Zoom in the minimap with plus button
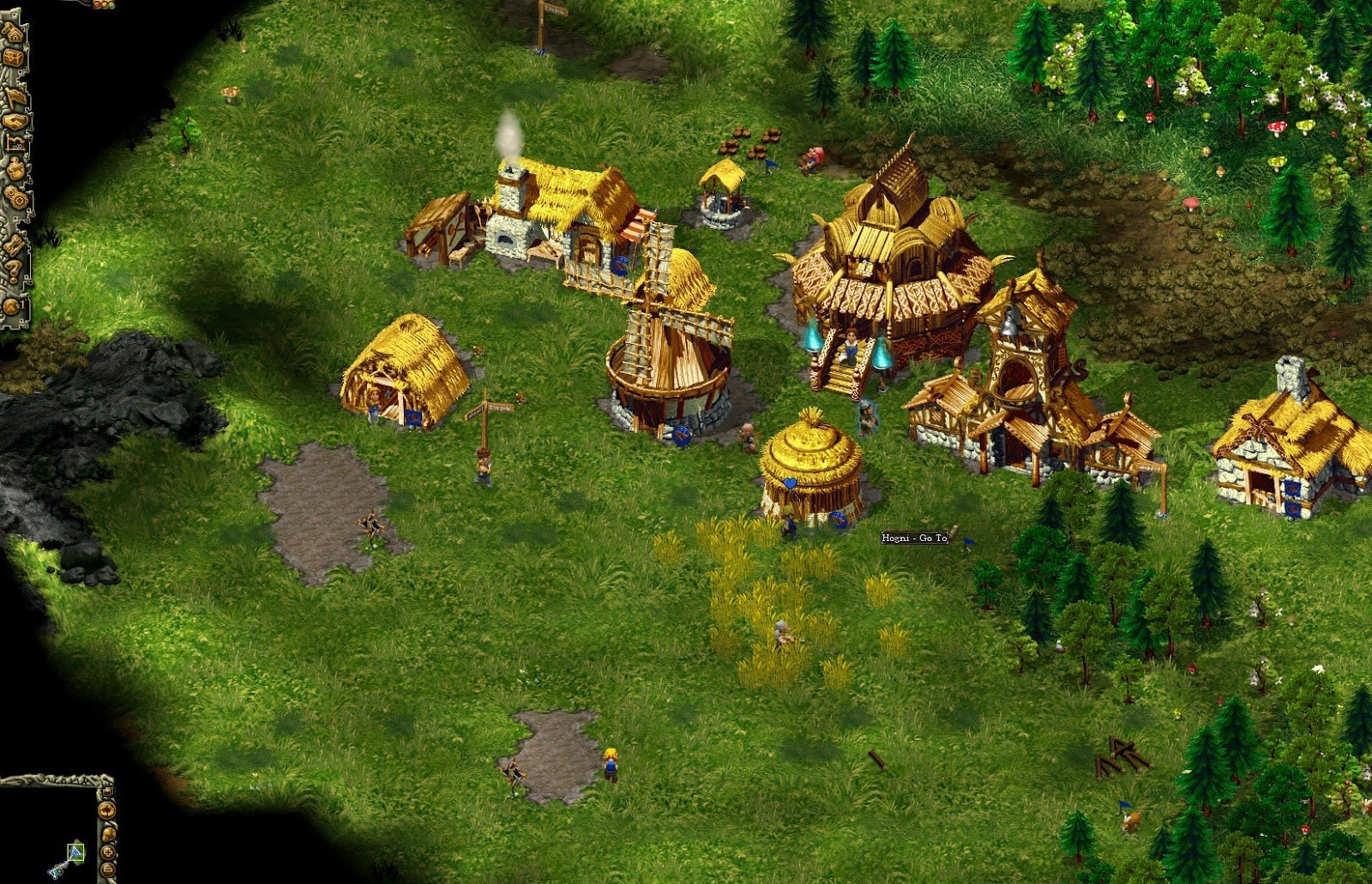This screenshot has width=1372, height=884. tap(108, 852)
